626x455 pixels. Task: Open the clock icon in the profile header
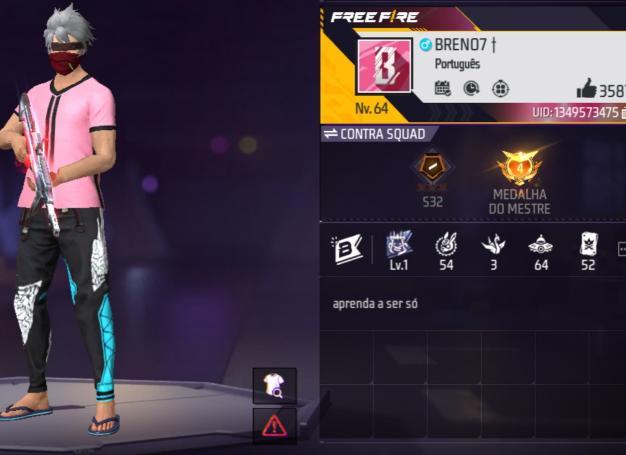[471, 89]
